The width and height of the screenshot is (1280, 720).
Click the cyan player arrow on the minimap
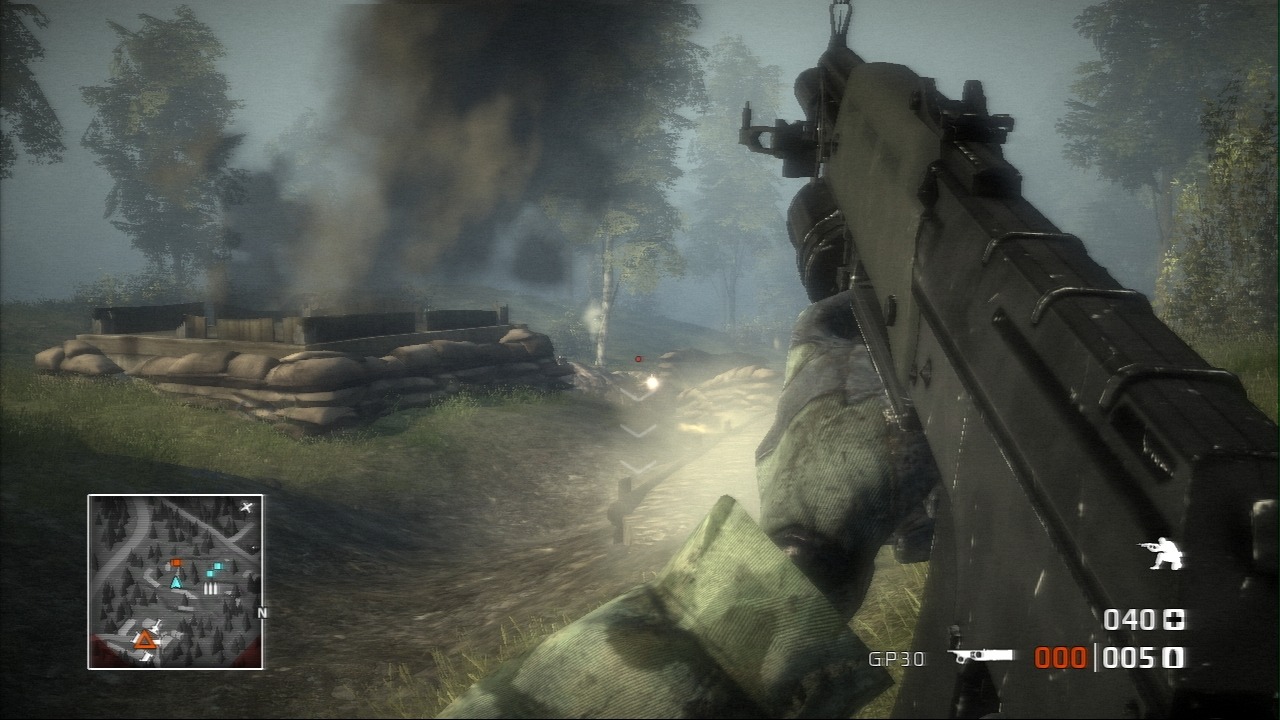176,581
